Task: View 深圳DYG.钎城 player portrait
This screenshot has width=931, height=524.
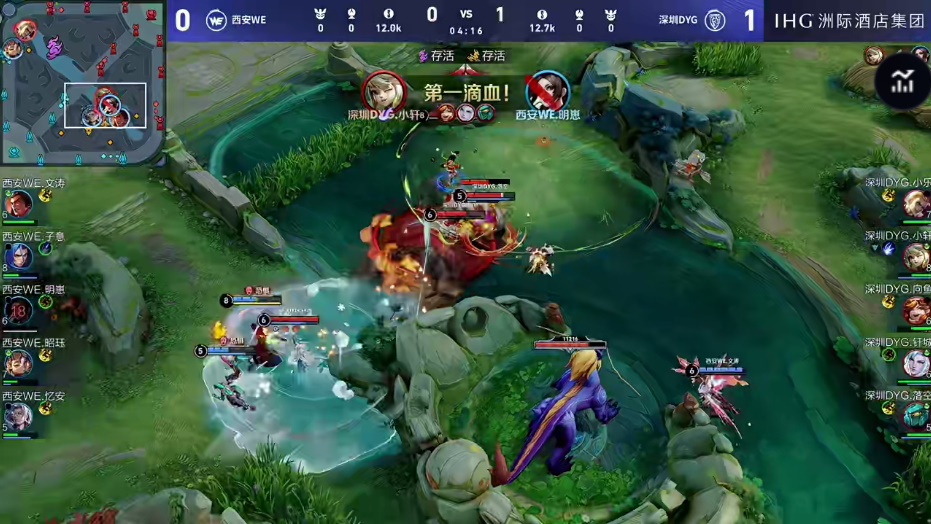Action: [915, 364]
